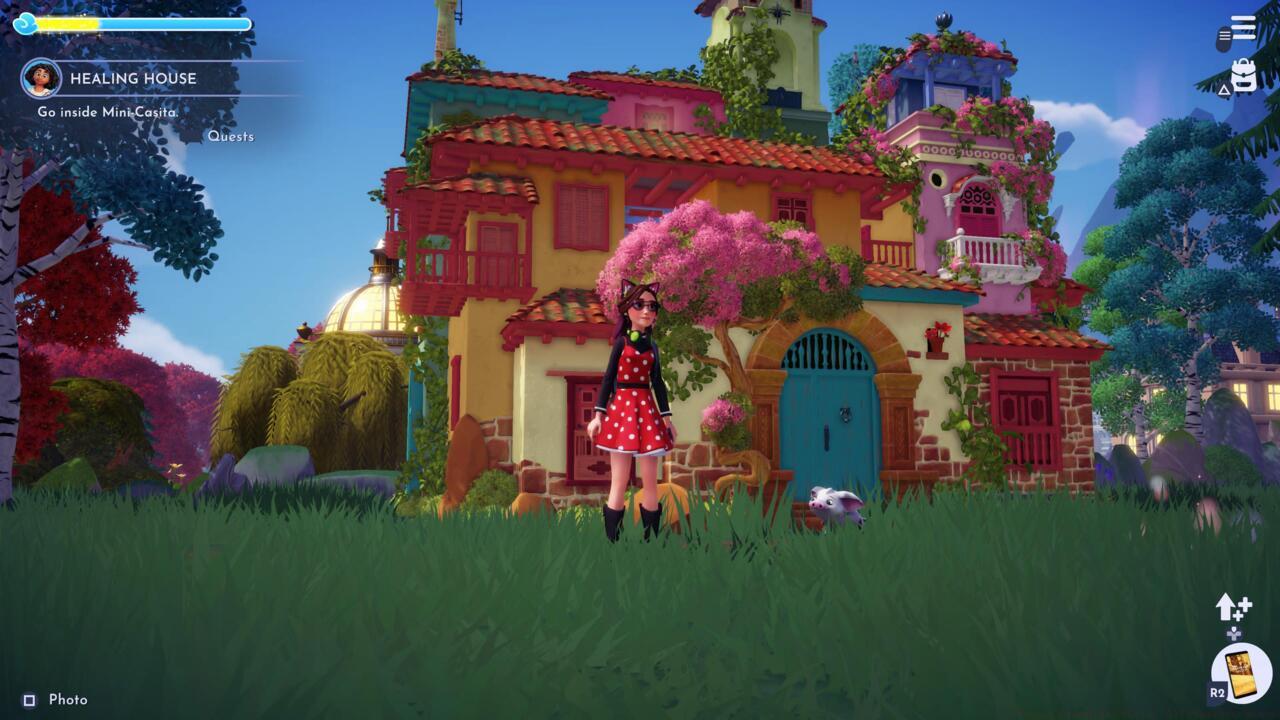This screenshot has height=720, width=1280.
Task: Click the blue wave energy icon
Action: point(24,22)
